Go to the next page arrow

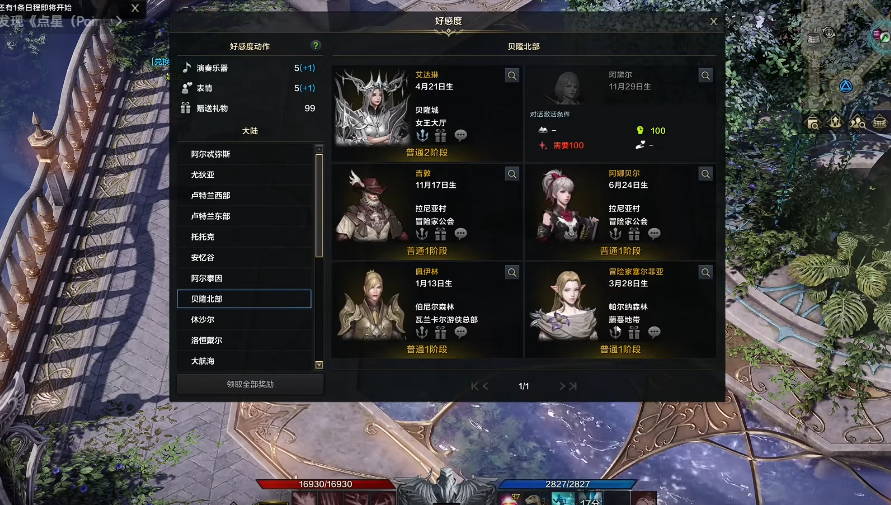[568, 386]
